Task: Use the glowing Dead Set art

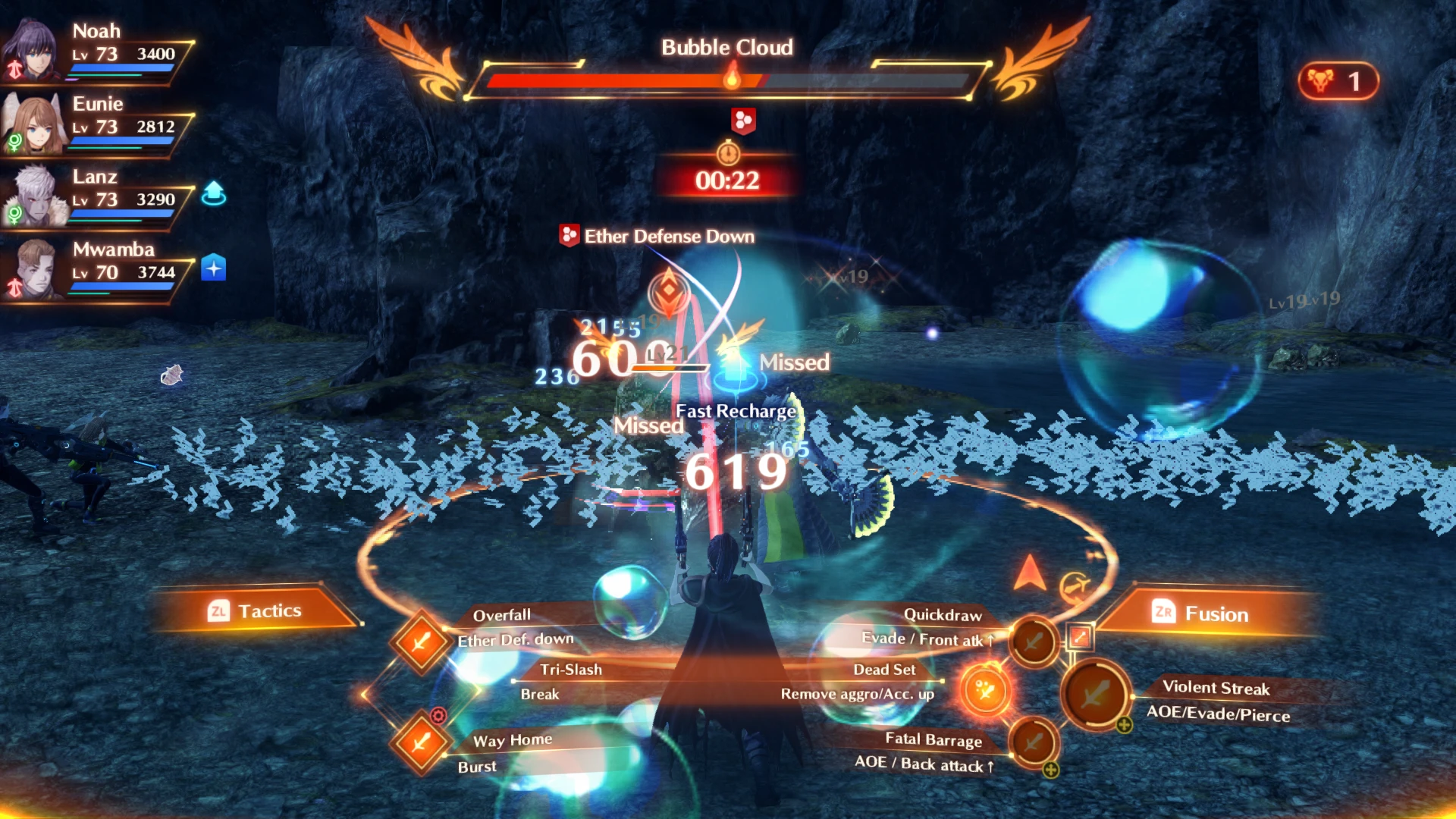Action: [985, 691]
